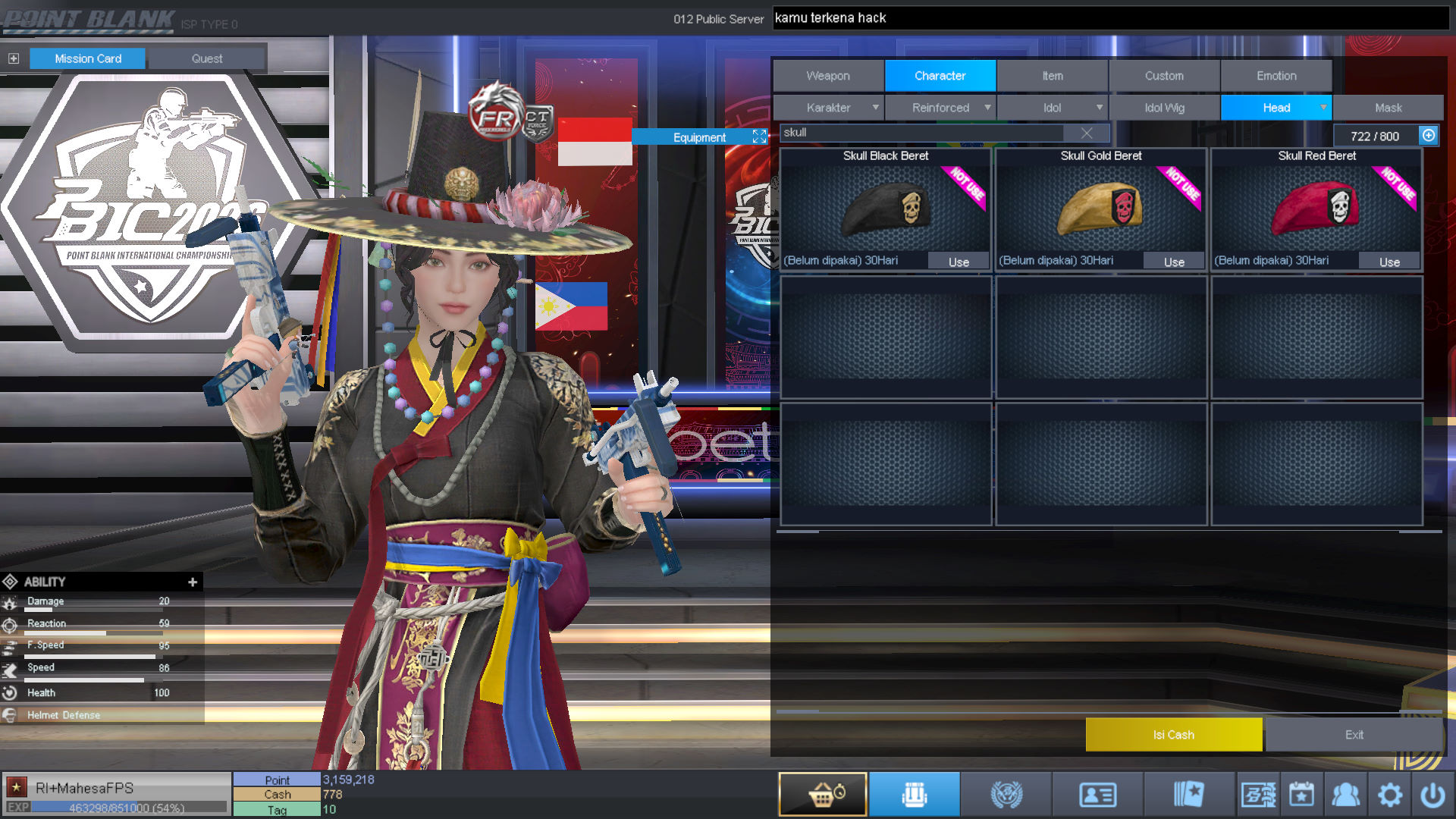Screen dimensions: 1456x819
Task: Open the gear settings icon
Action: coord(1389,795)
